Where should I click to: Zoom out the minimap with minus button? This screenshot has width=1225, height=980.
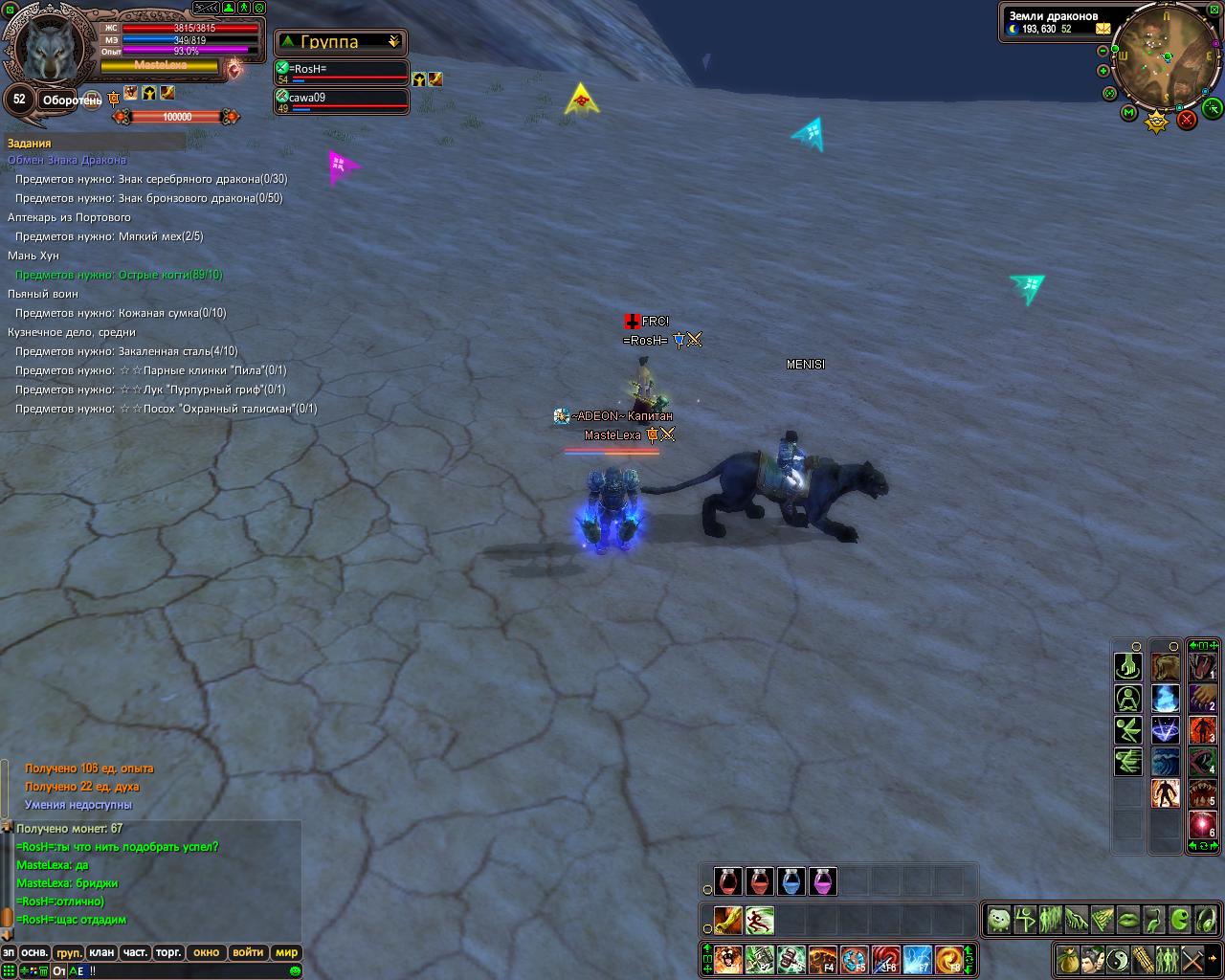[1103, 52]
